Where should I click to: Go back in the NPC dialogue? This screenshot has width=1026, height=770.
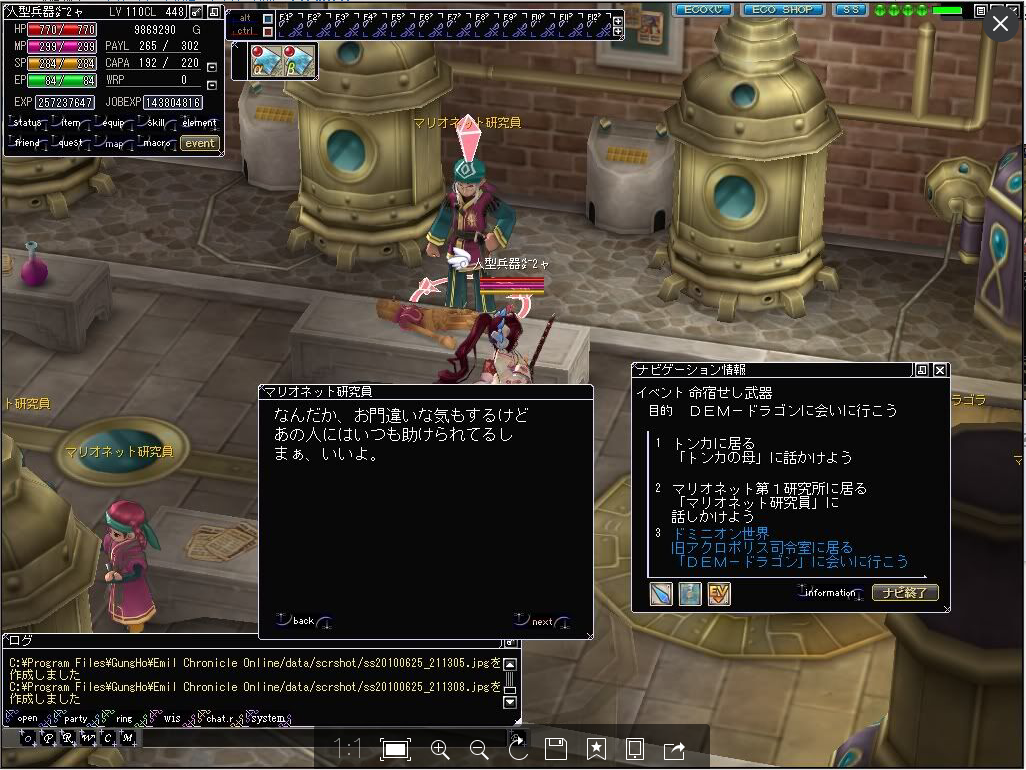tap(304, 621)
